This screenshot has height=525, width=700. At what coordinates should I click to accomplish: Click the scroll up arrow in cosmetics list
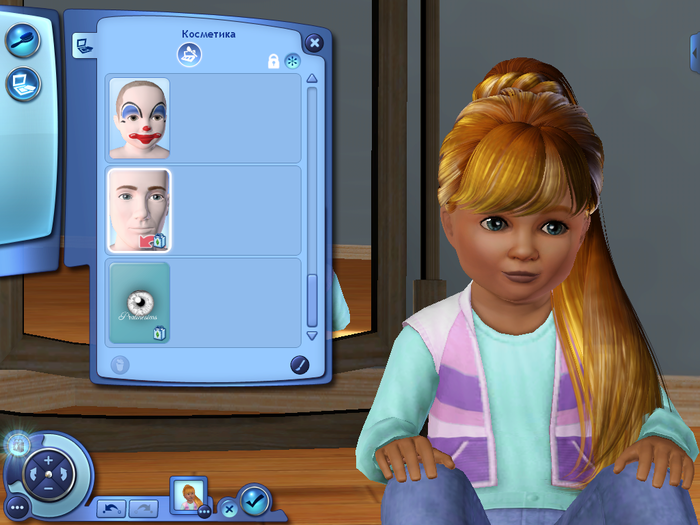point(312,79)
